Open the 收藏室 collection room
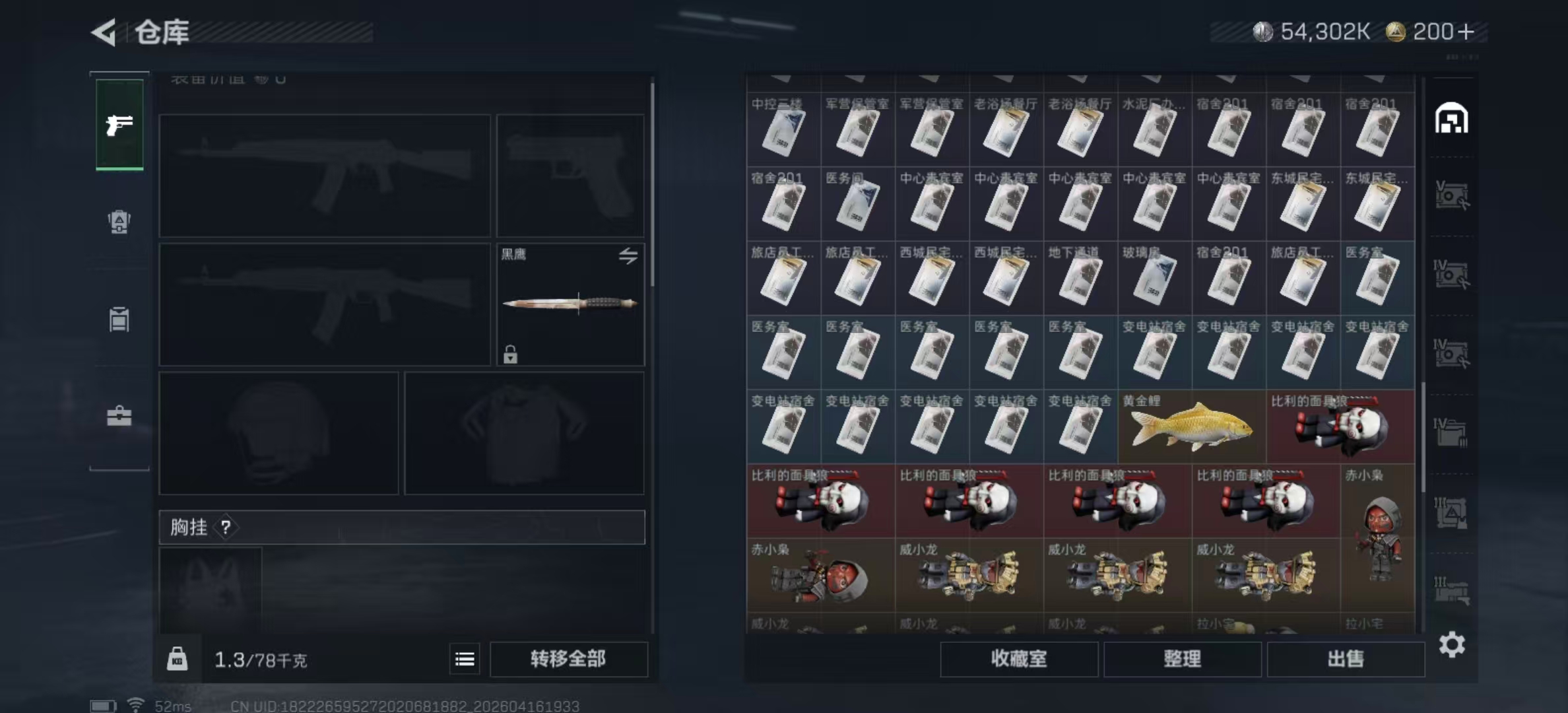The height and width of the screenshot is (713, 1568). pos(1019,660)
